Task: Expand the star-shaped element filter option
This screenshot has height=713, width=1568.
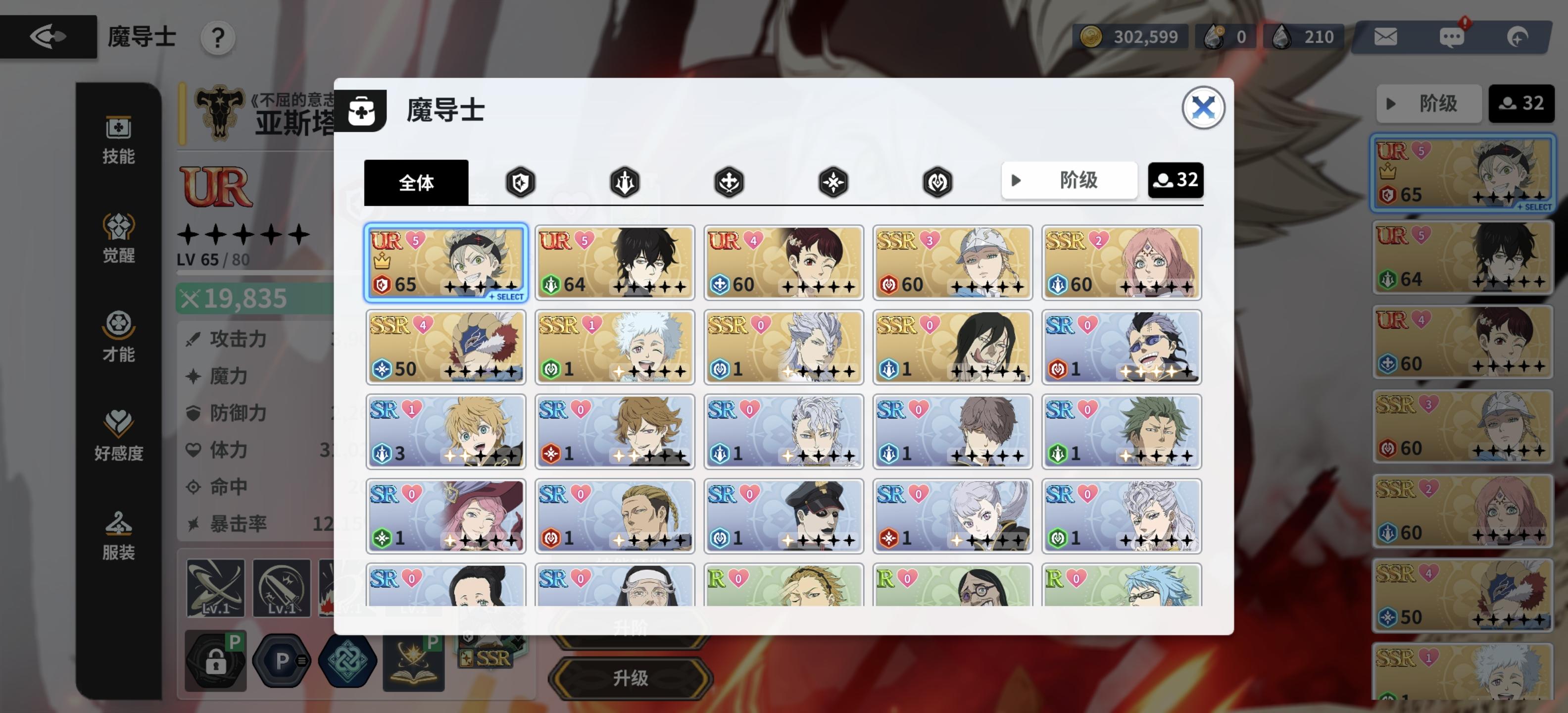Action: (833, 181)
